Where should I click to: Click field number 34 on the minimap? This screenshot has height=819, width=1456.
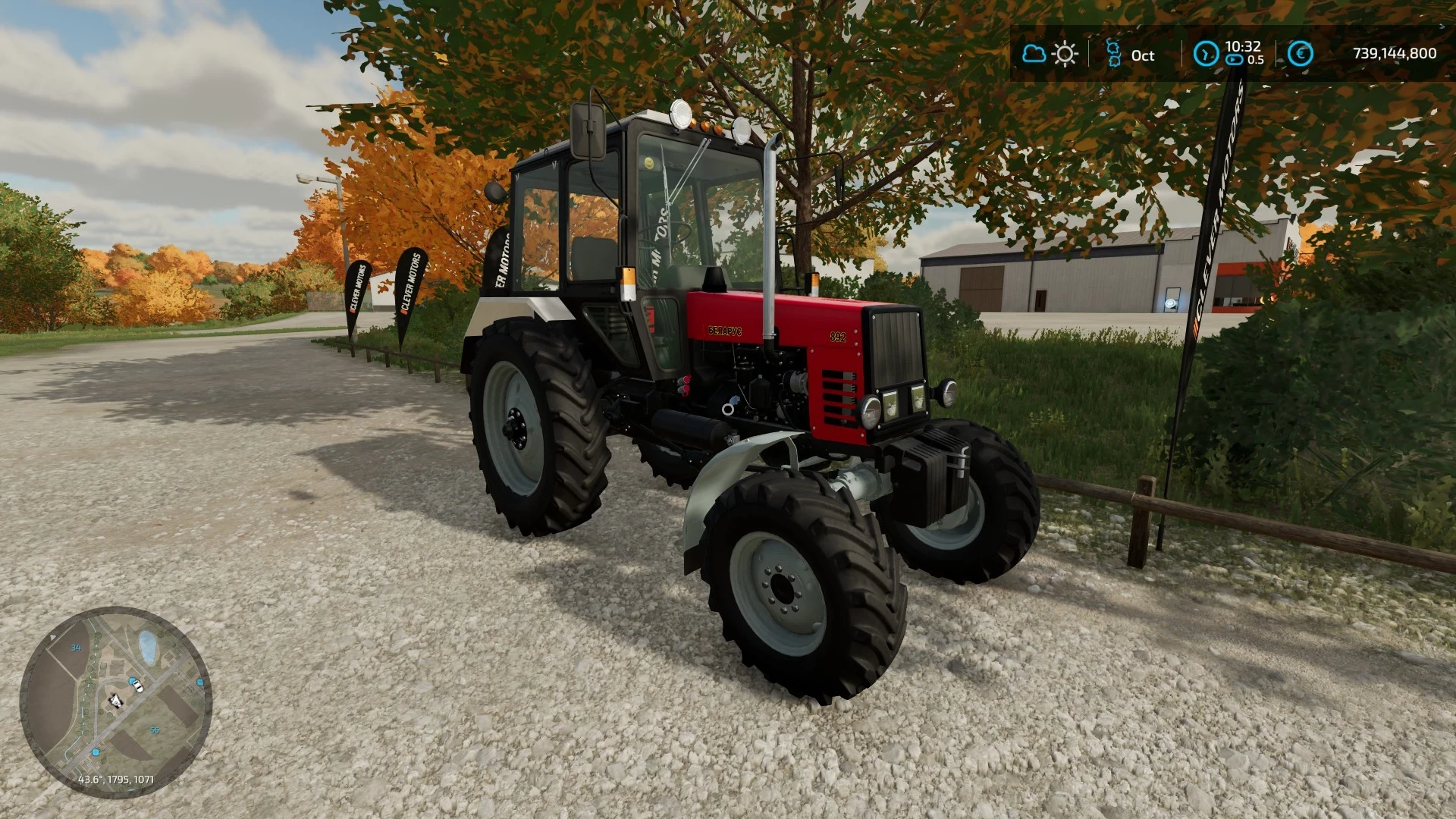click(76, 648)
